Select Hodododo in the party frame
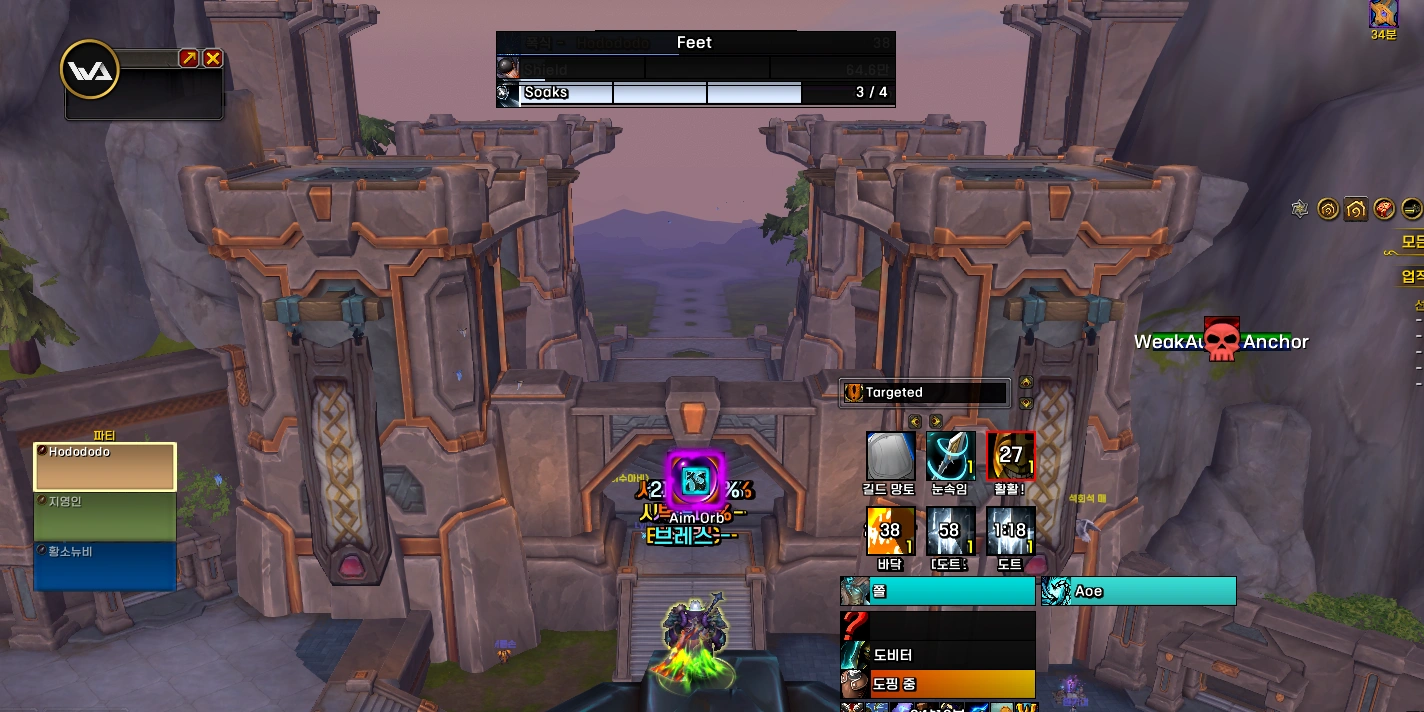Image resolution: width=1424 pixels, height=712 pixels. pyautogui.click(x=105, y=467)
